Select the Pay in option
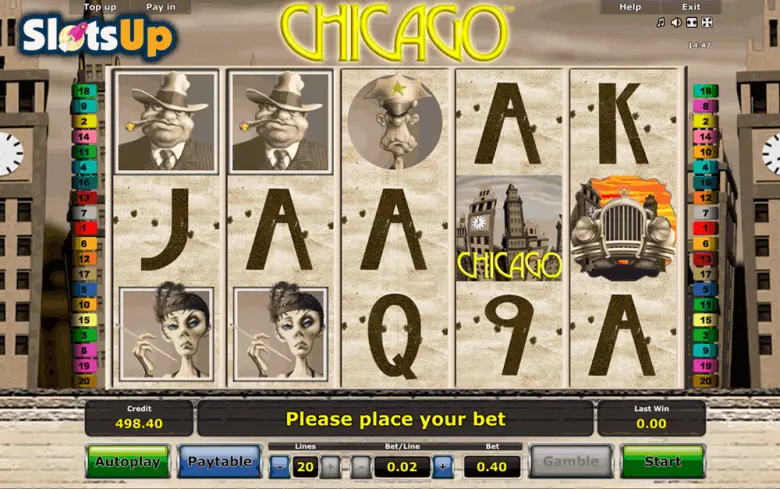This screenshot has height=489, width=780. pos(160,7)
